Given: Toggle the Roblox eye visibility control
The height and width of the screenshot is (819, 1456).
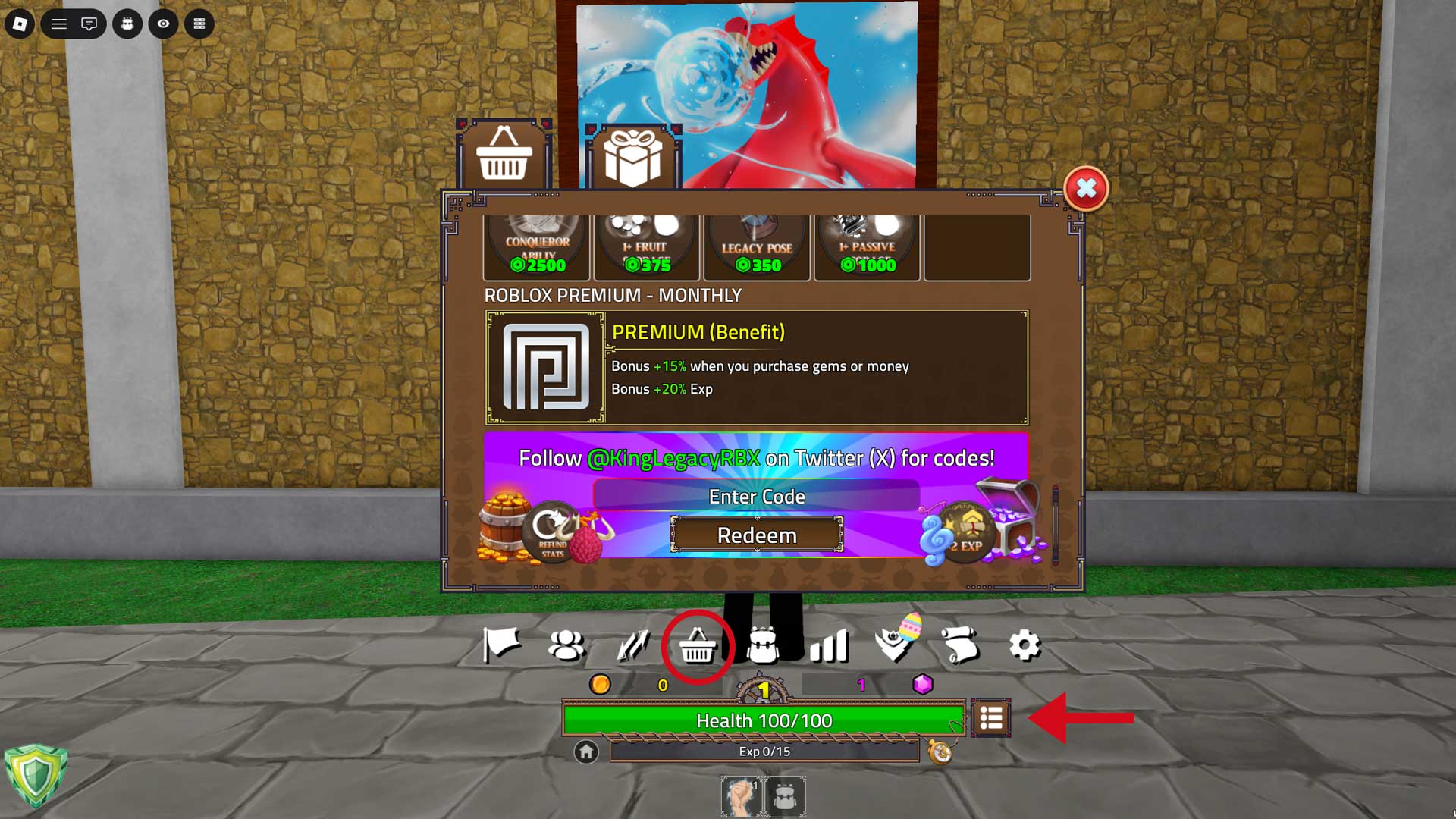Looking at the screenshot, I should (x=162, y=24).
